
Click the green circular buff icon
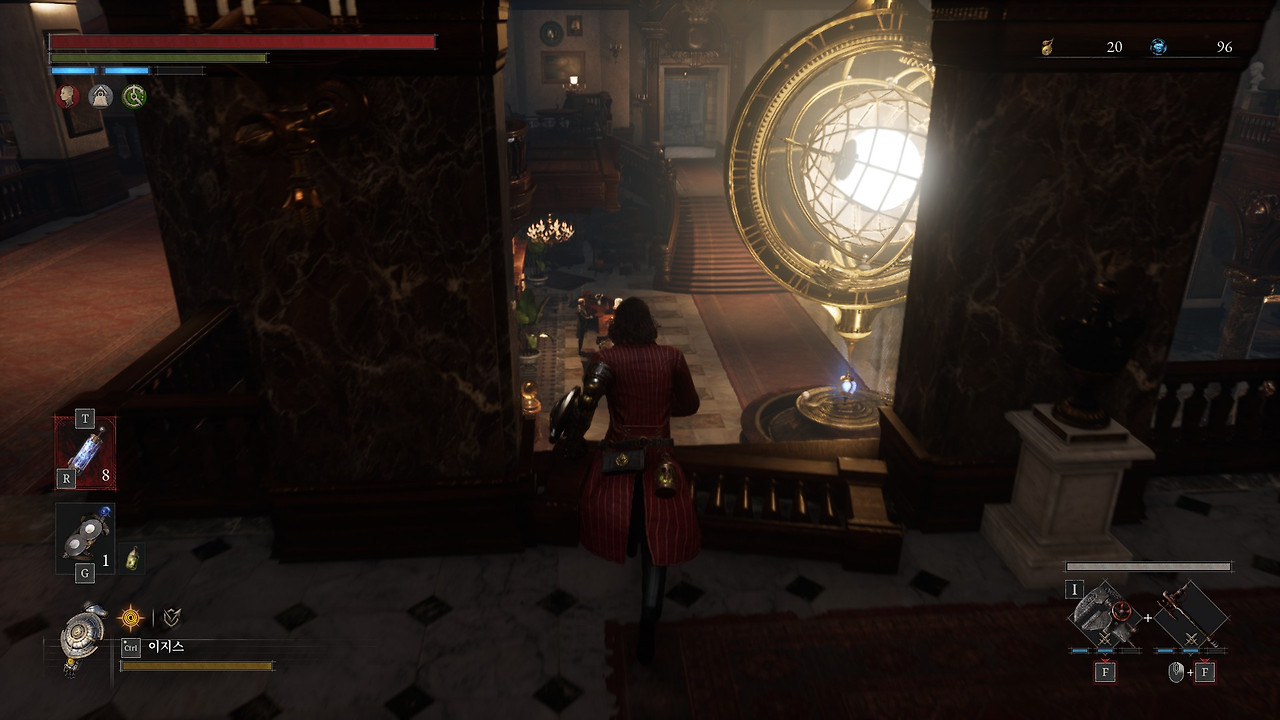pos(133,96)
